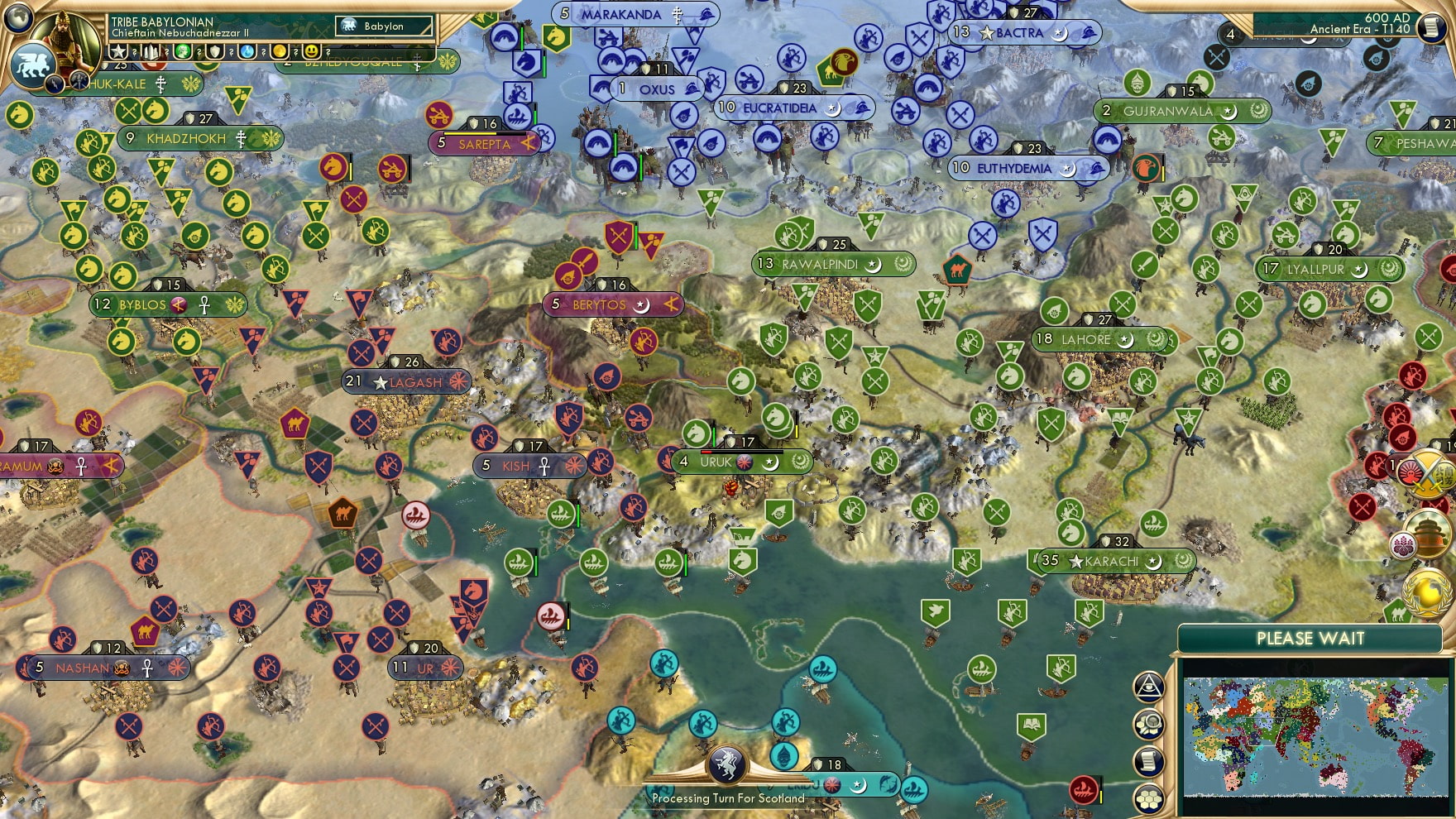Open the map overlay magnifier icon
This screenshot has width=1456, height=819.
[x=1148, y=722]
